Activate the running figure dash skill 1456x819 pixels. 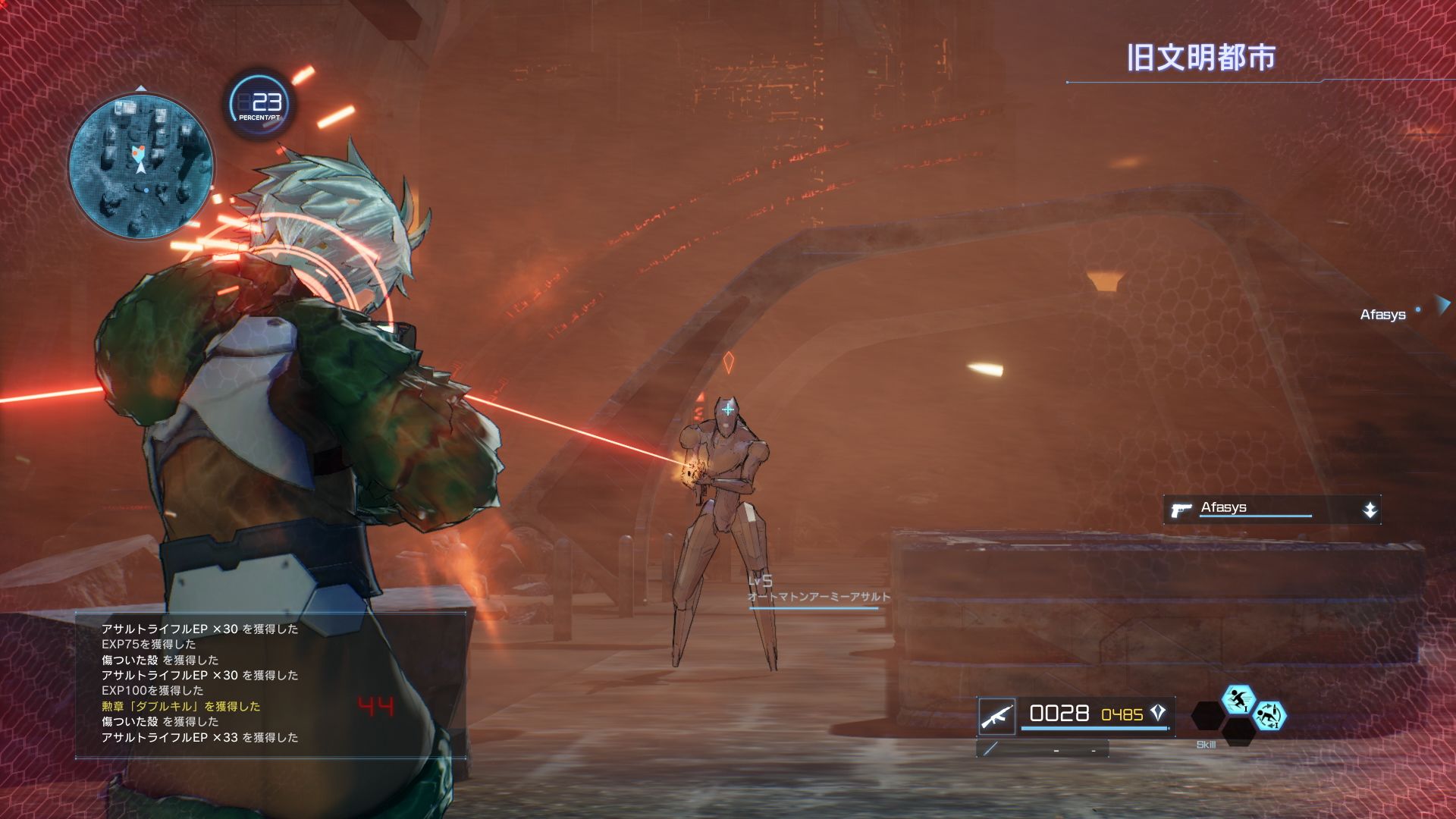point(1238,699)
